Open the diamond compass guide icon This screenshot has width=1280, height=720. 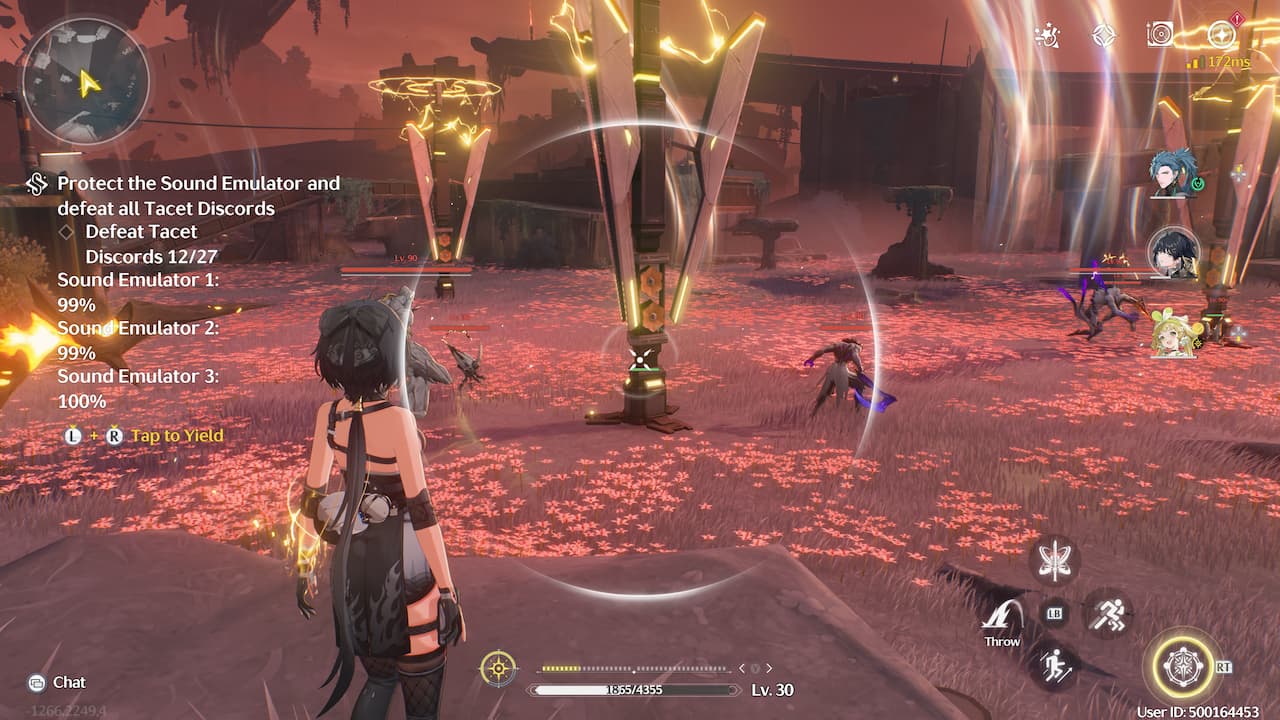coord(1103,36)
